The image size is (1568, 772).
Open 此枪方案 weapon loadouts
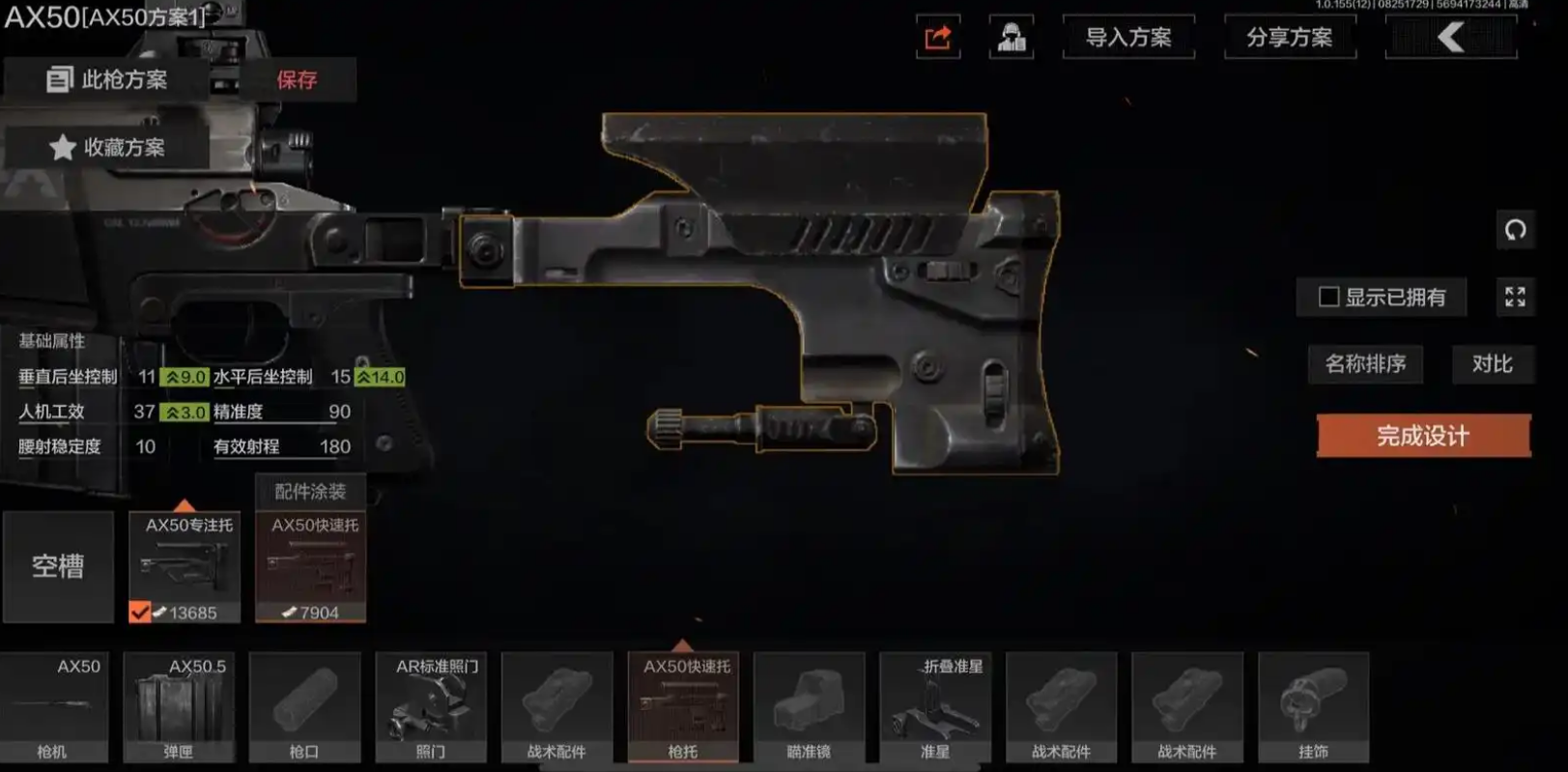click(108, 79)
